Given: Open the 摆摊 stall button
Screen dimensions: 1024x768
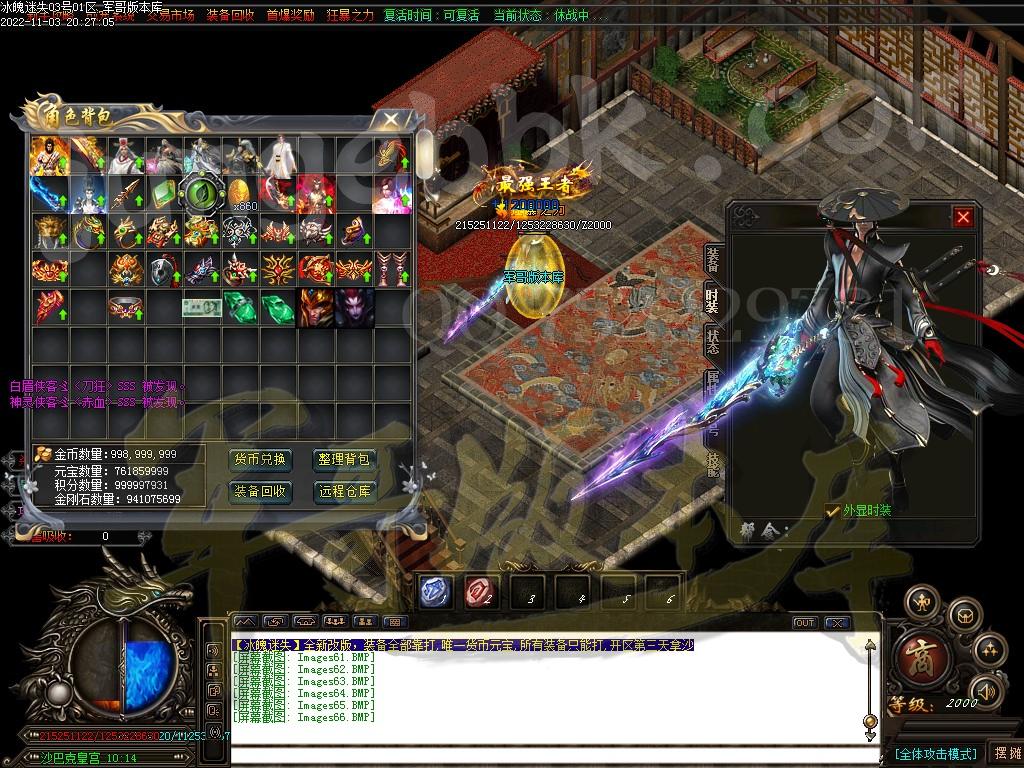Looking at the screenshot, I should click(x=1004, y=753).
